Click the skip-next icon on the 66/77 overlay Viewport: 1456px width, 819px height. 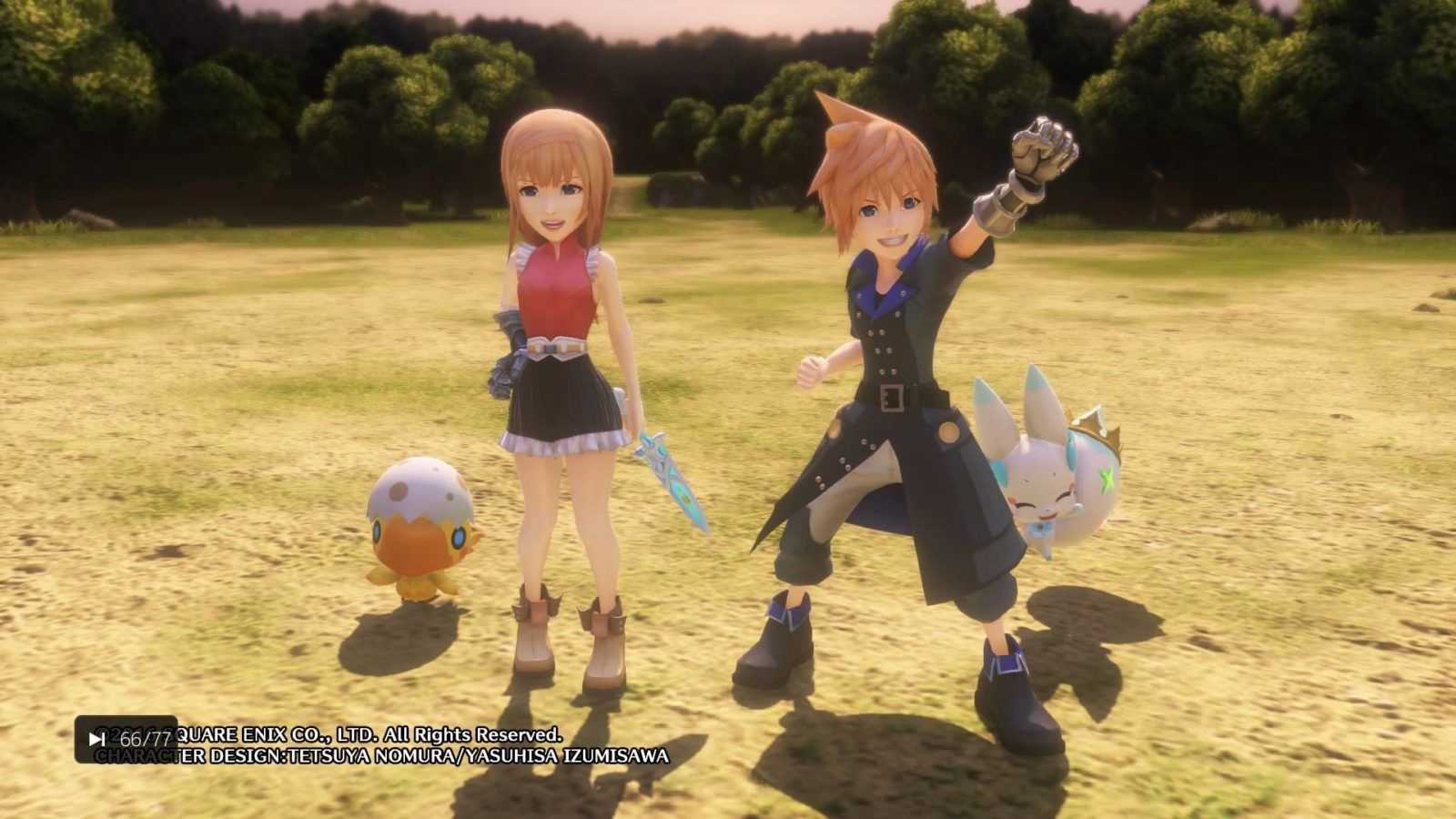[96, 739]
